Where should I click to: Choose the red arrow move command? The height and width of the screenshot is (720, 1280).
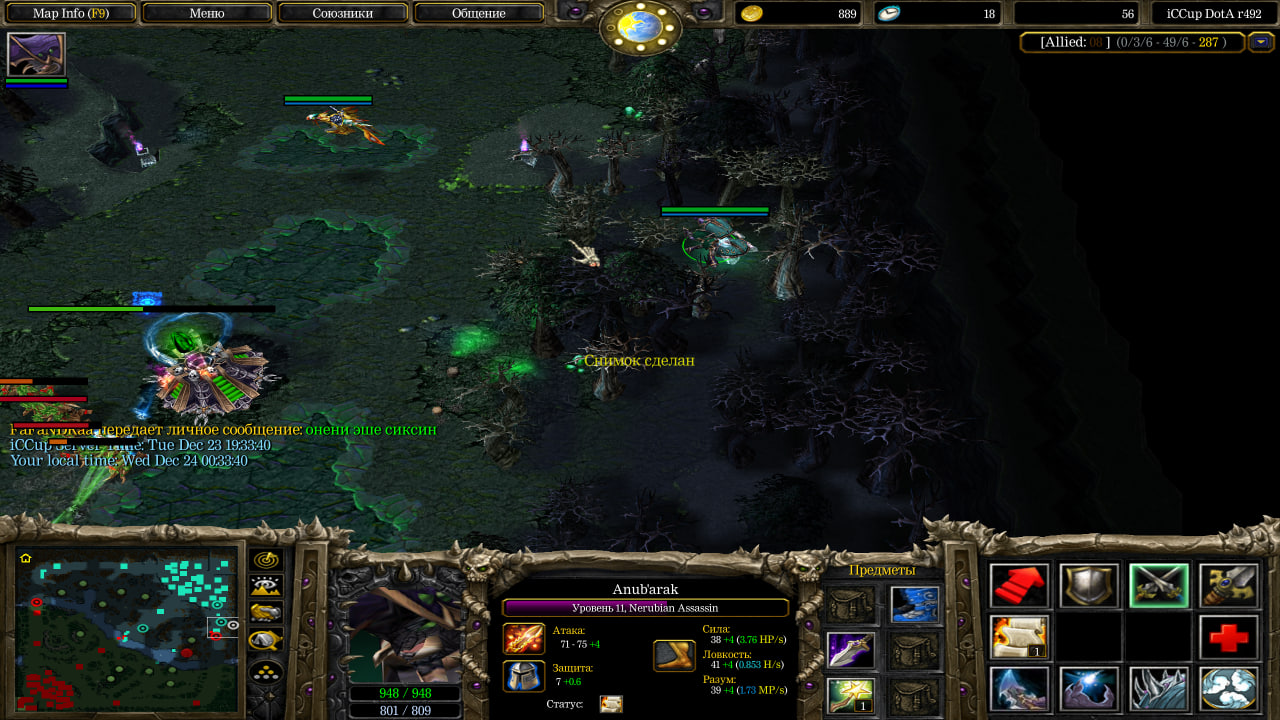[1019, 585]
